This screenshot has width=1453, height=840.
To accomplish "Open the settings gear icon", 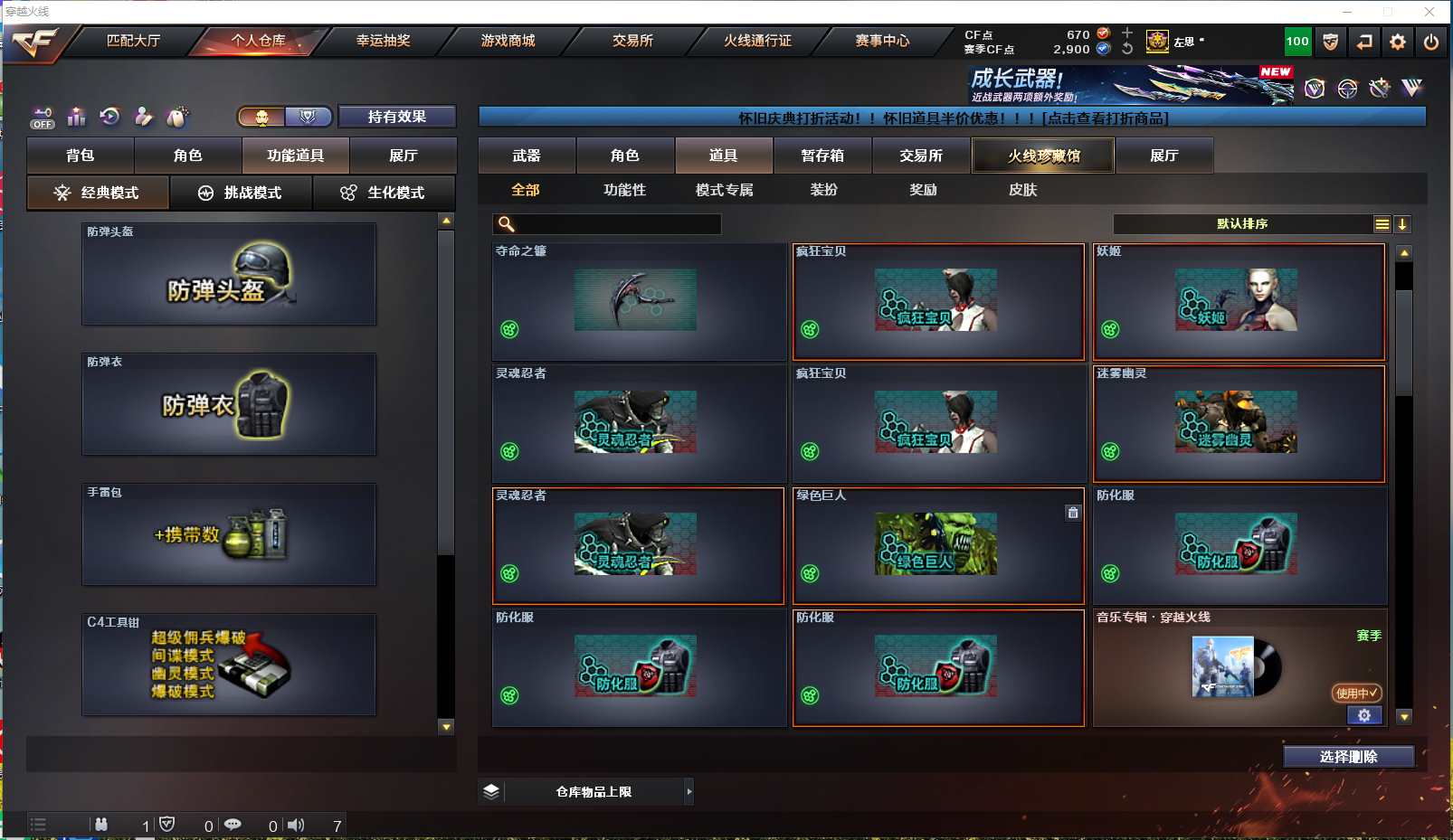I will point(1398,42).
